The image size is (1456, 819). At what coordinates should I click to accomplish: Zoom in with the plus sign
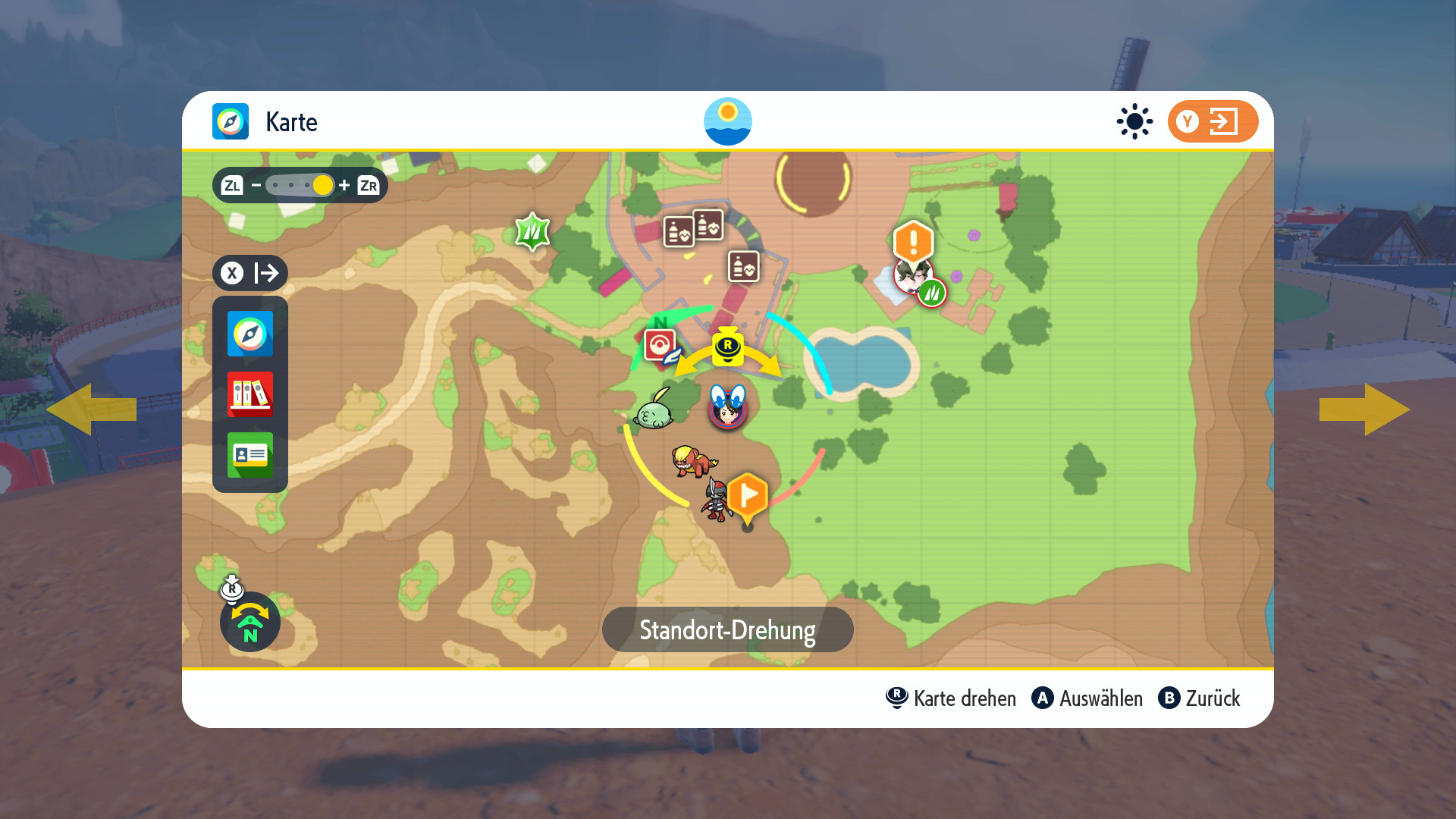pyautogui.click(x=344, y=185)
